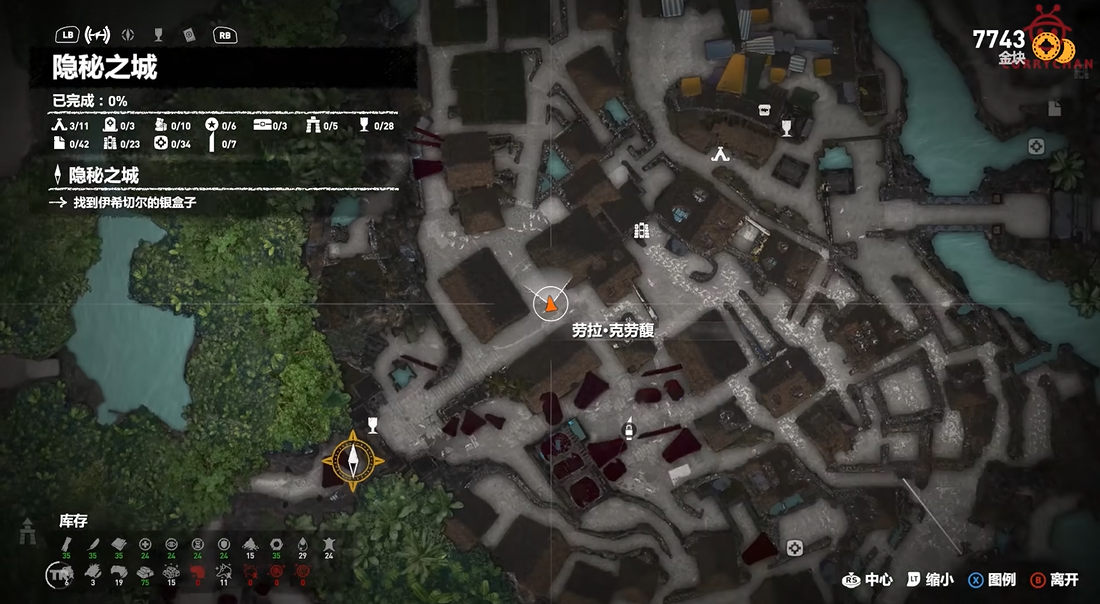Select Lara Croft's orange position marker
The width and height of the screenshot is (1100, 604).
click(x=547, y=303)
